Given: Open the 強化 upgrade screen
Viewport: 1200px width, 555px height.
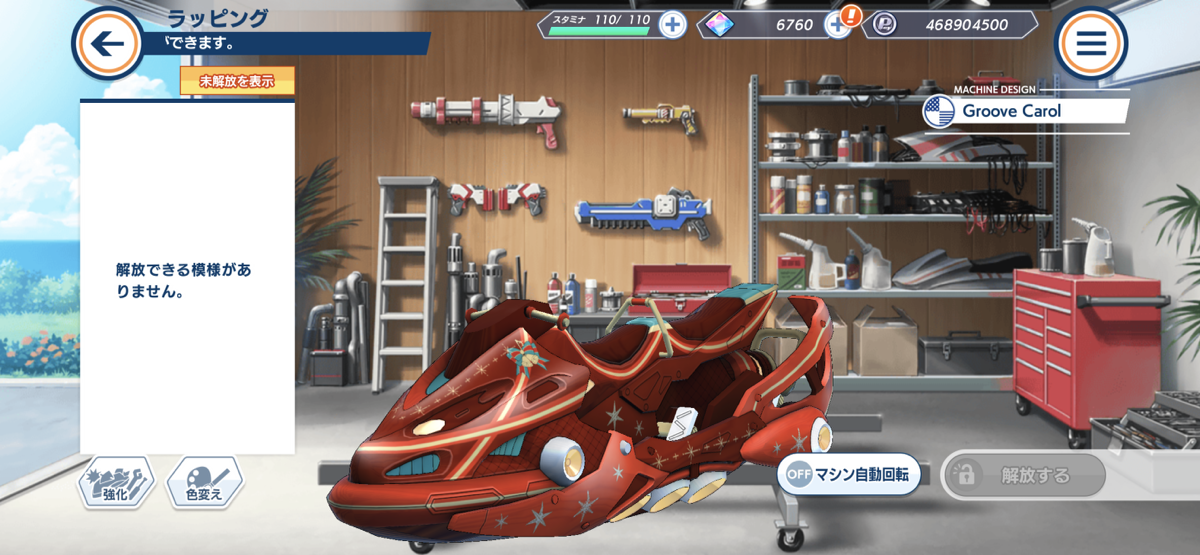Looking at the screenshot, I should tap(116, 482).
